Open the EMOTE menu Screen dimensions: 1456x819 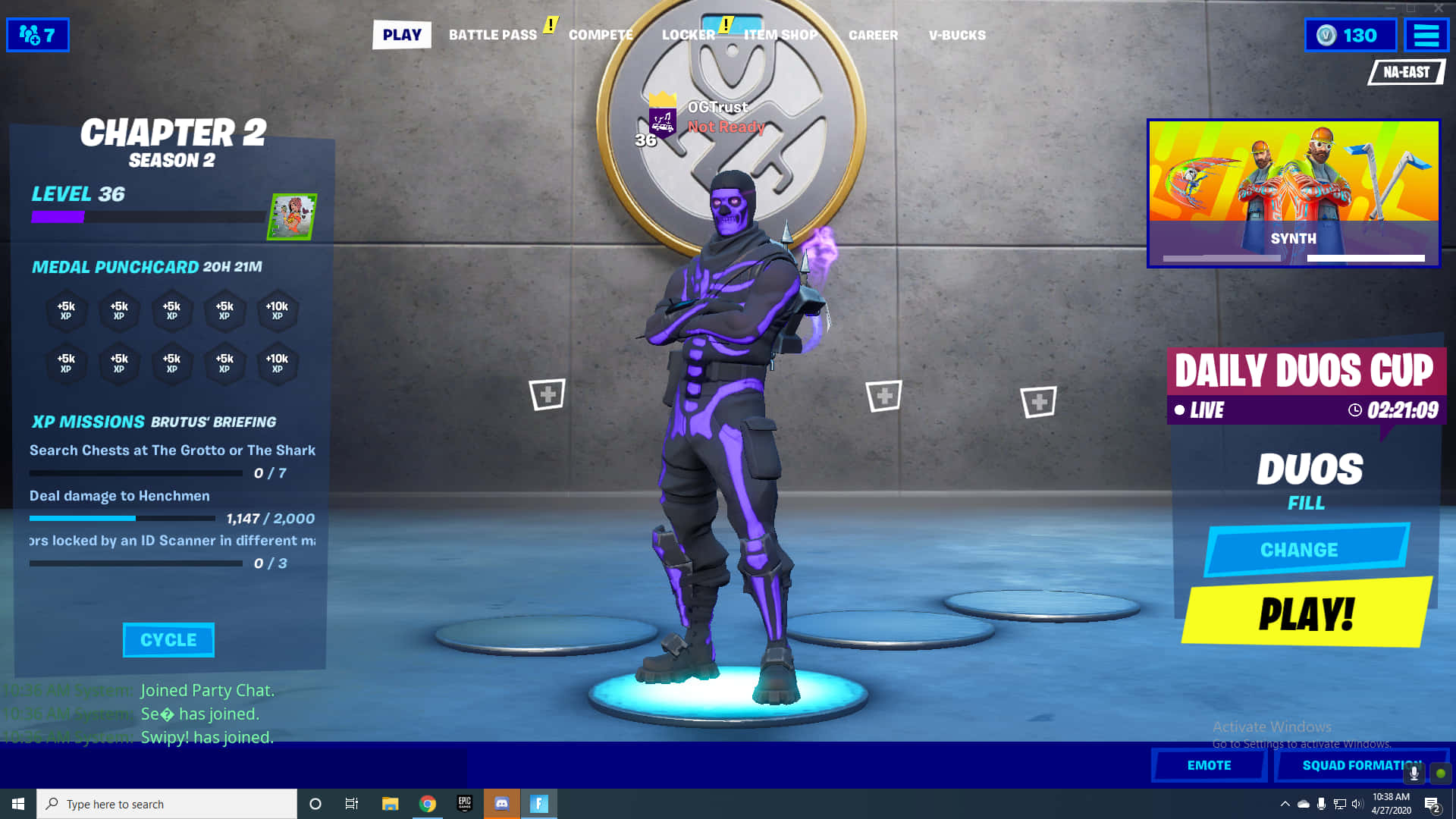1209,765
